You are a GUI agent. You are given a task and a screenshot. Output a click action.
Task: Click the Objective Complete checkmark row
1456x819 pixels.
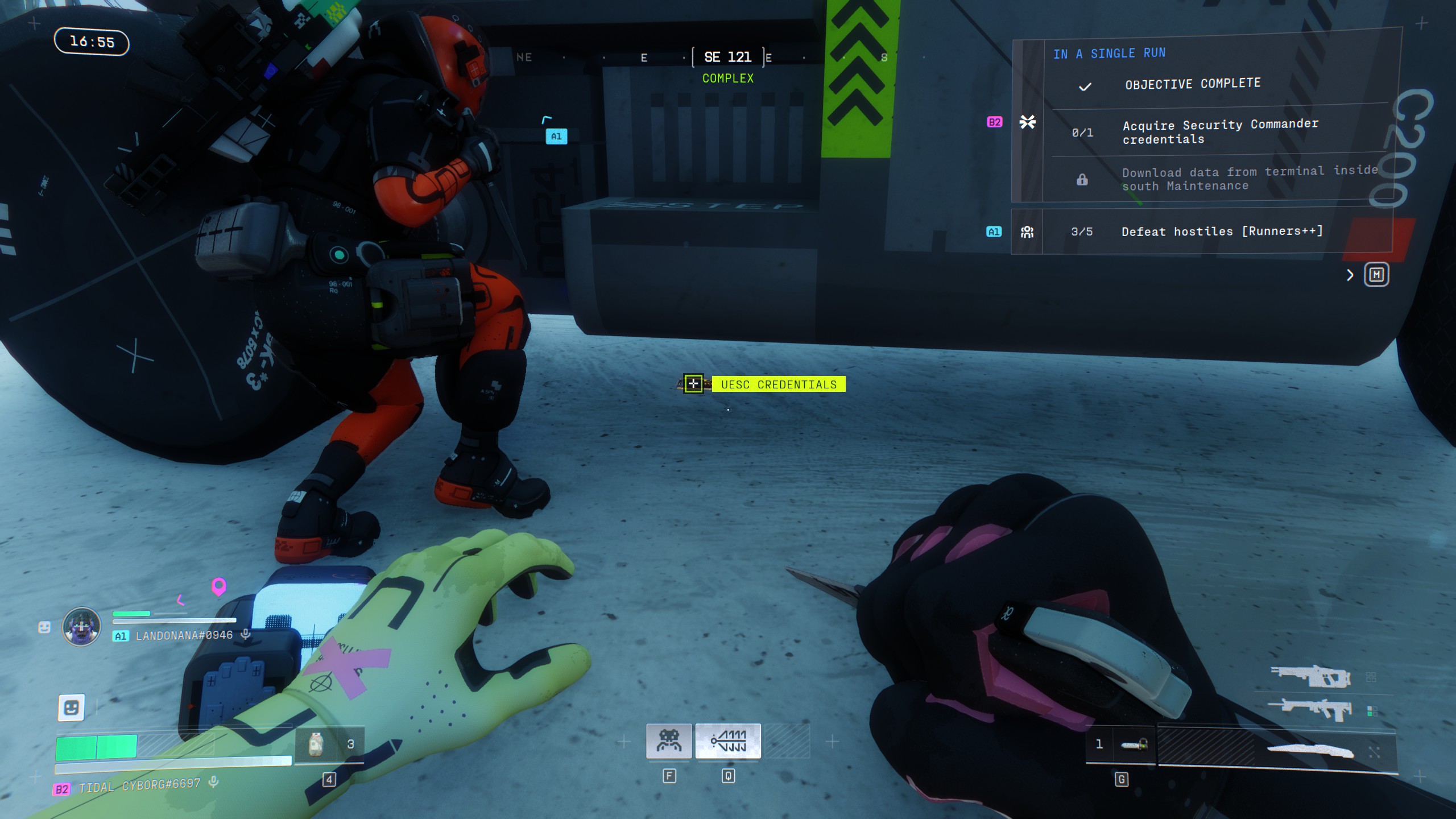pyautogui.click(x=1192, y=85)
